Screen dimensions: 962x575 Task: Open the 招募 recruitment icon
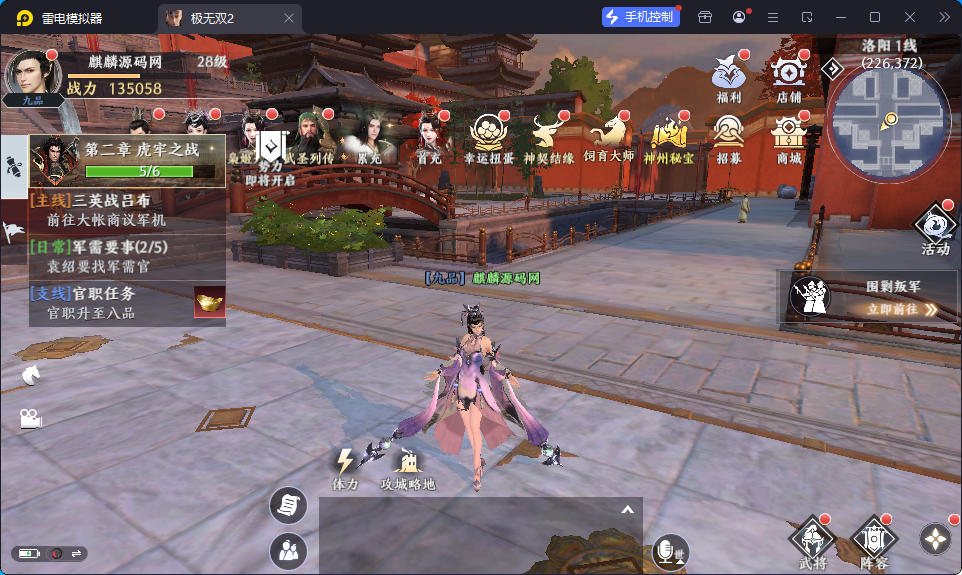tap(728, 134)
